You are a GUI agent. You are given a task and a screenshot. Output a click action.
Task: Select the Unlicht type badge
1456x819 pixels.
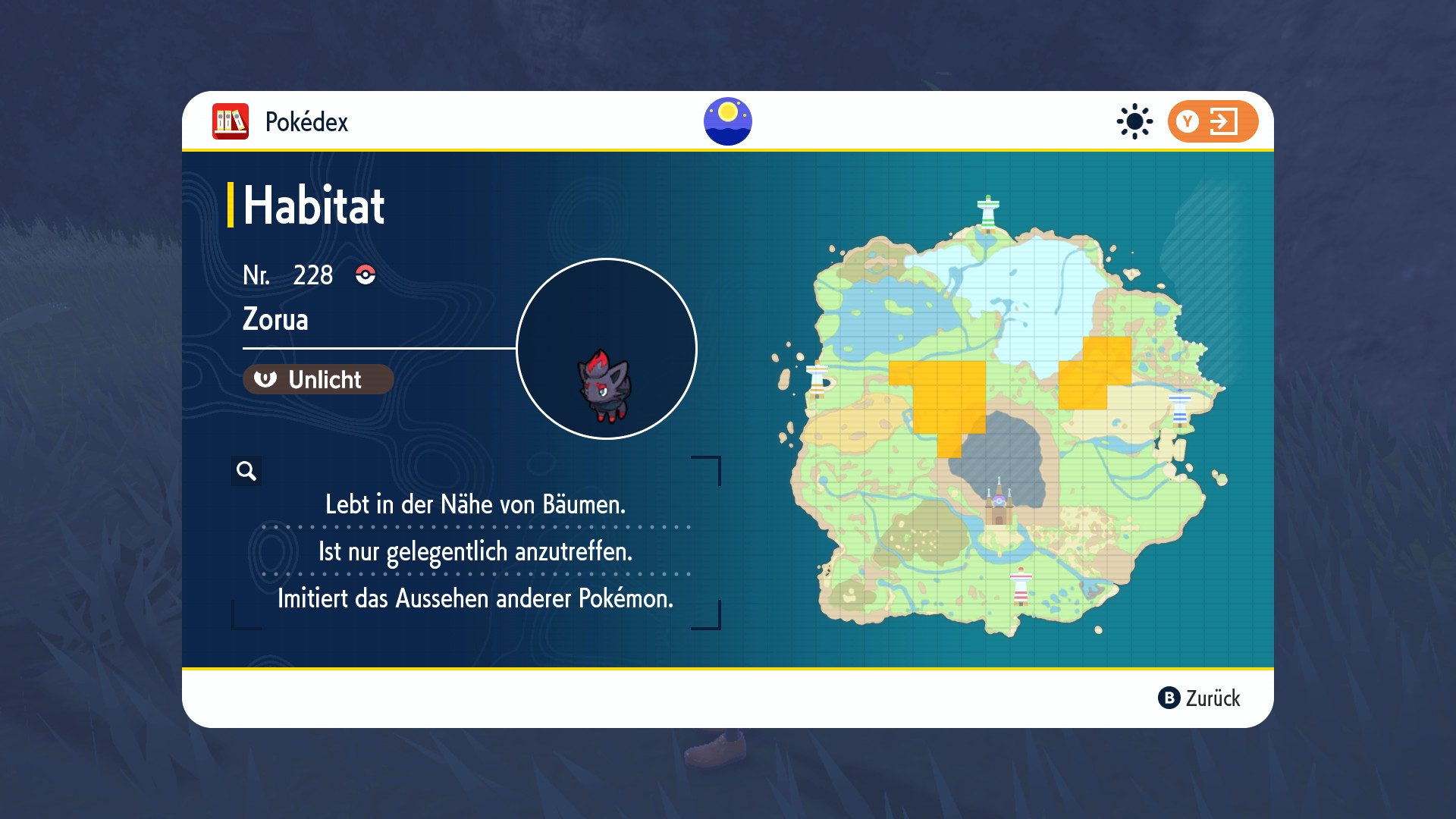(x=318, y=379)
